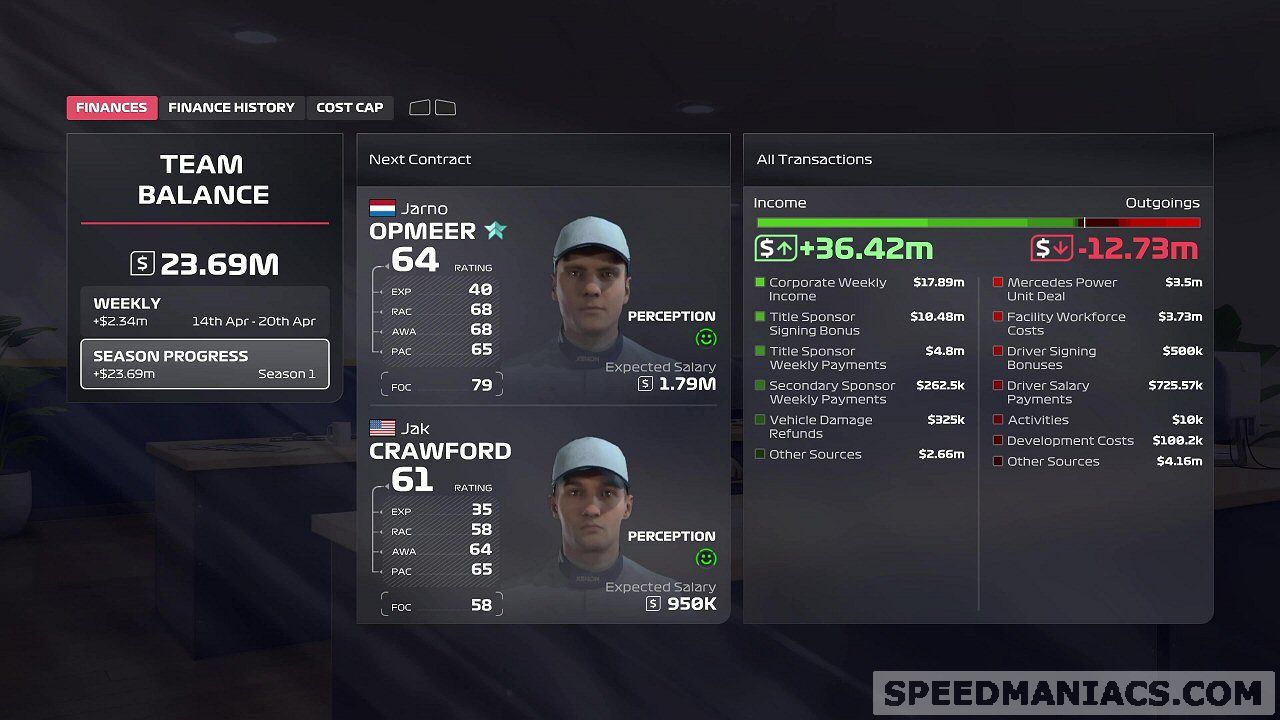Select Jarno Opmeer's contract card
Image resolution: width=1280 pixels, height=720 pixels.
tap(543, 296)
